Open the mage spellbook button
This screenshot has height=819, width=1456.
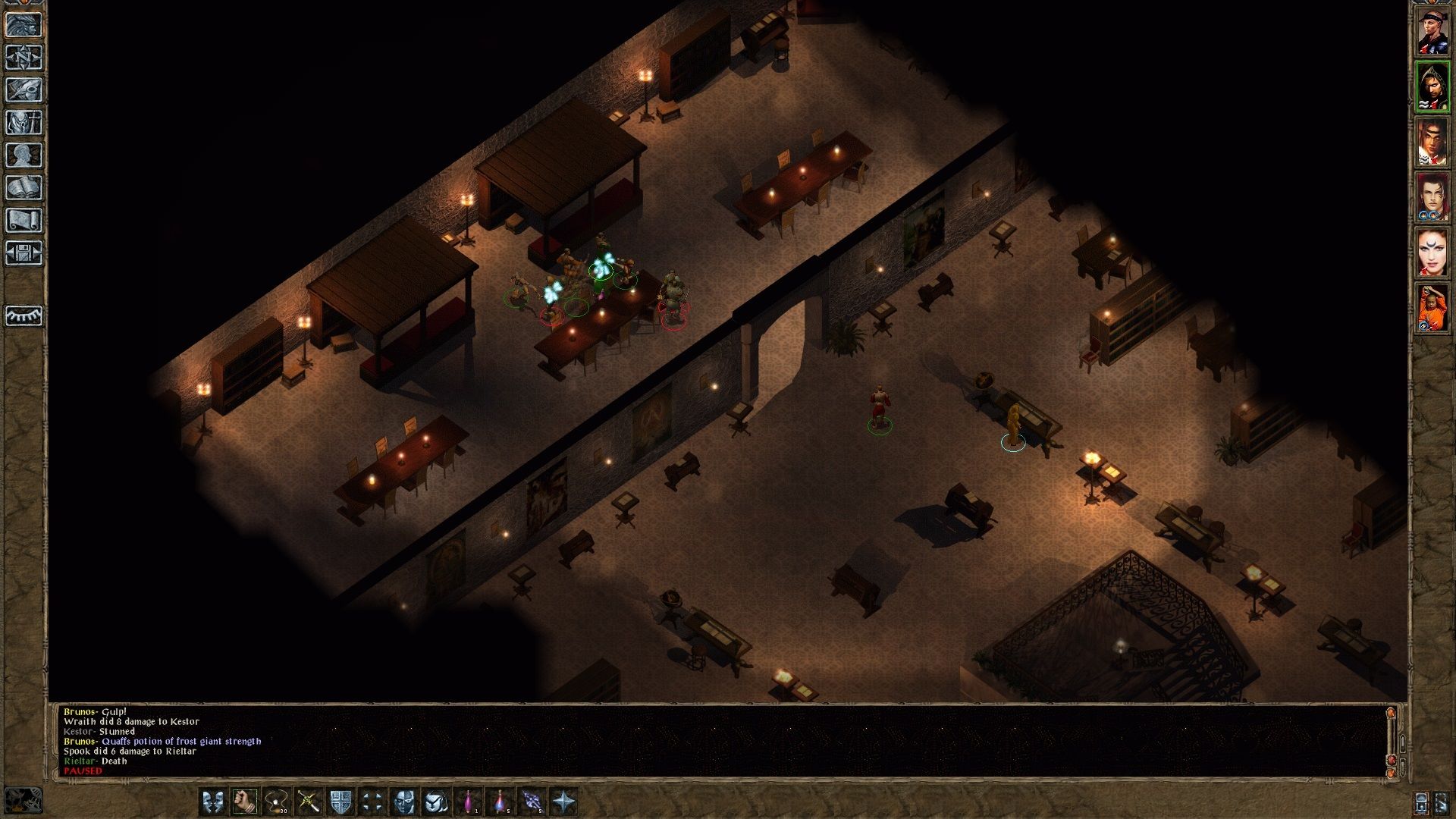[x=24, y=188]
